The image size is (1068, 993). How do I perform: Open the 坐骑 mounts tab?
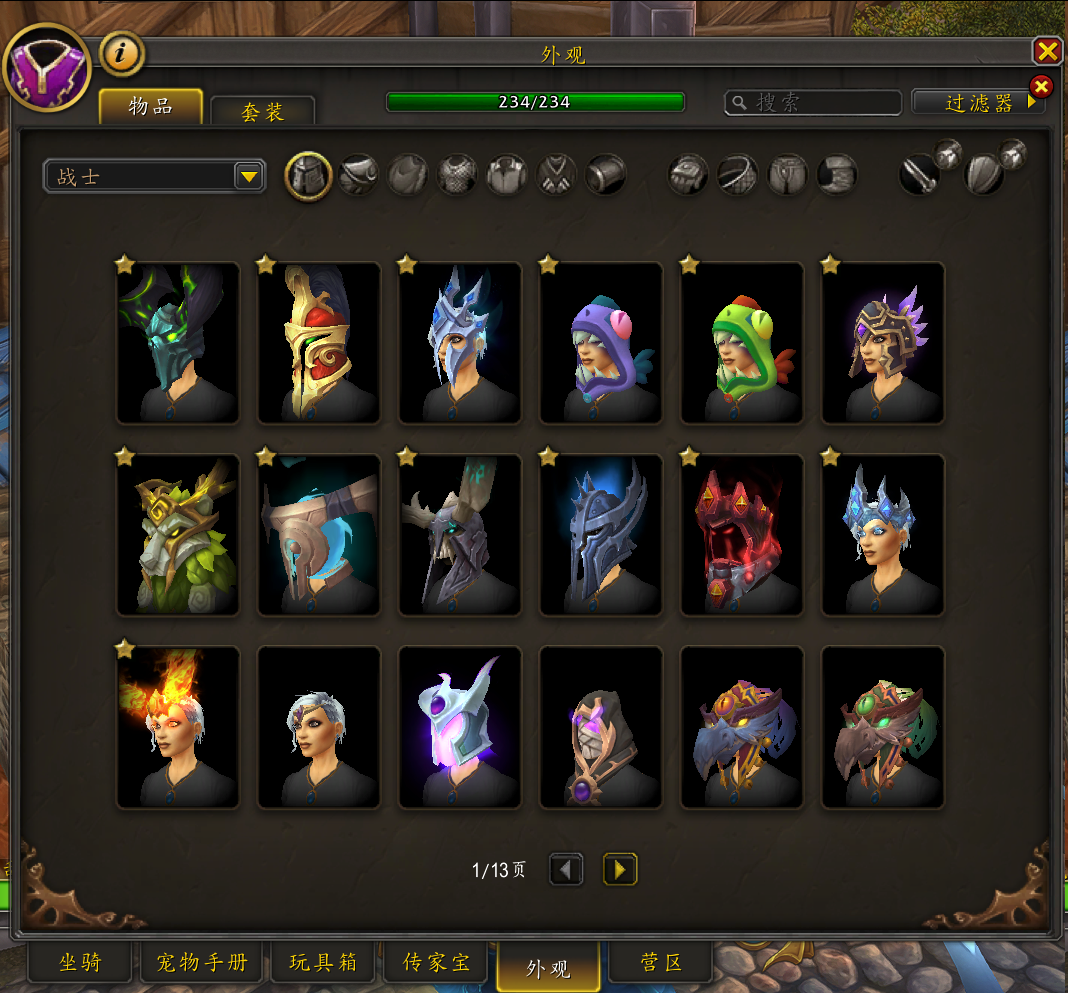pyautogui.click(x=81, y=963)
